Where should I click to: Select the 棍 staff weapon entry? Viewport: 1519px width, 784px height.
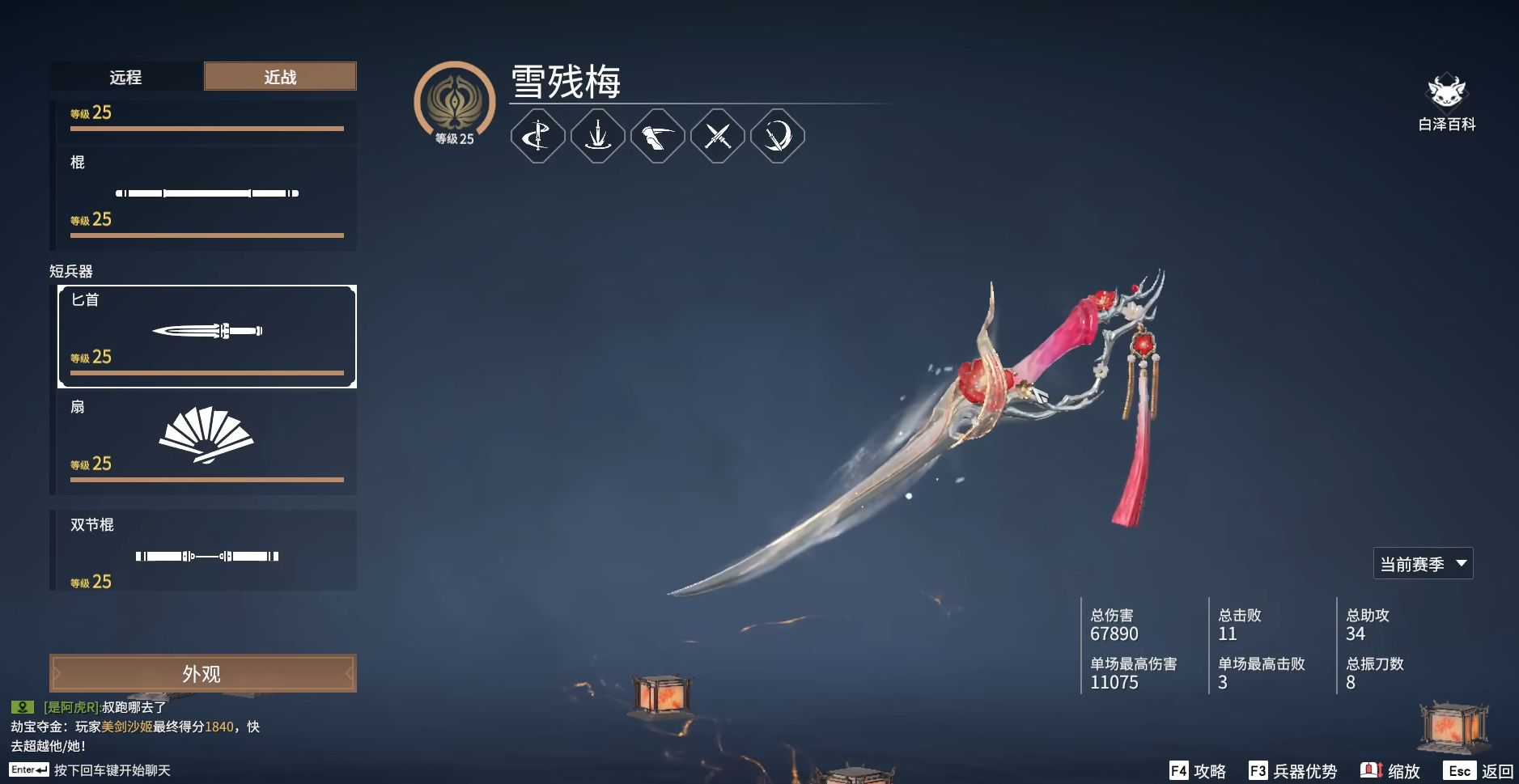pos(206,194)
